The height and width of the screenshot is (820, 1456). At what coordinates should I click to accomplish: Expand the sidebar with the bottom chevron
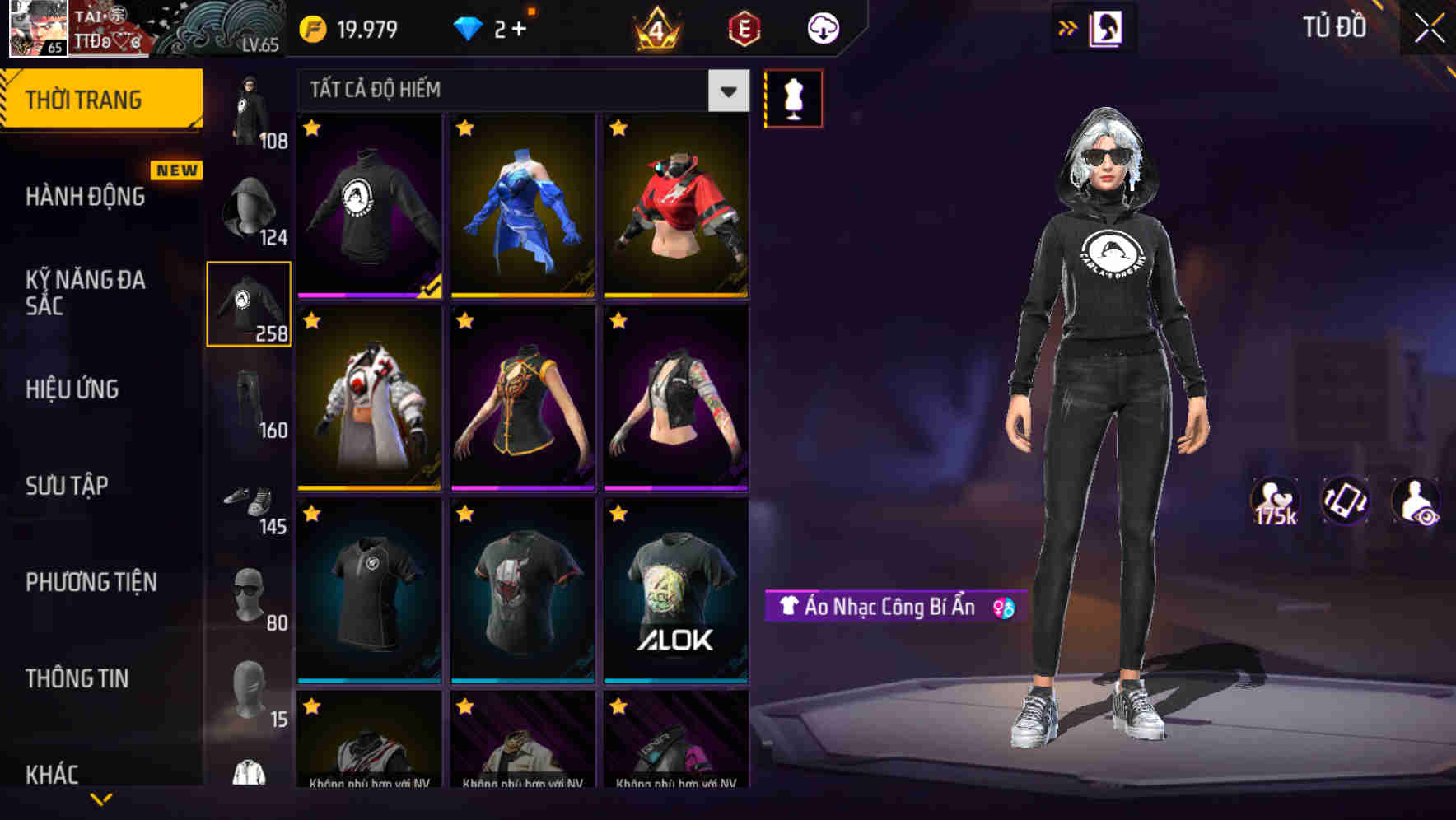click(101, 800)
